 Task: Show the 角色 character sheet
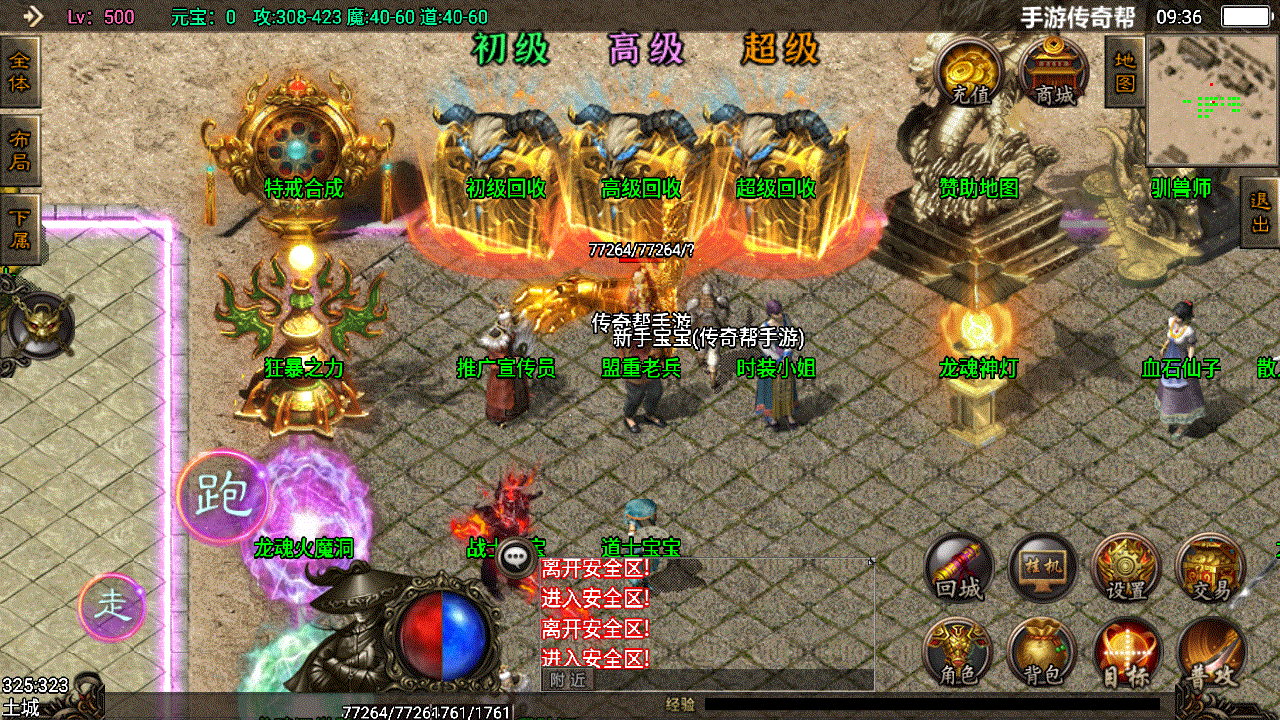pos(959,650)
